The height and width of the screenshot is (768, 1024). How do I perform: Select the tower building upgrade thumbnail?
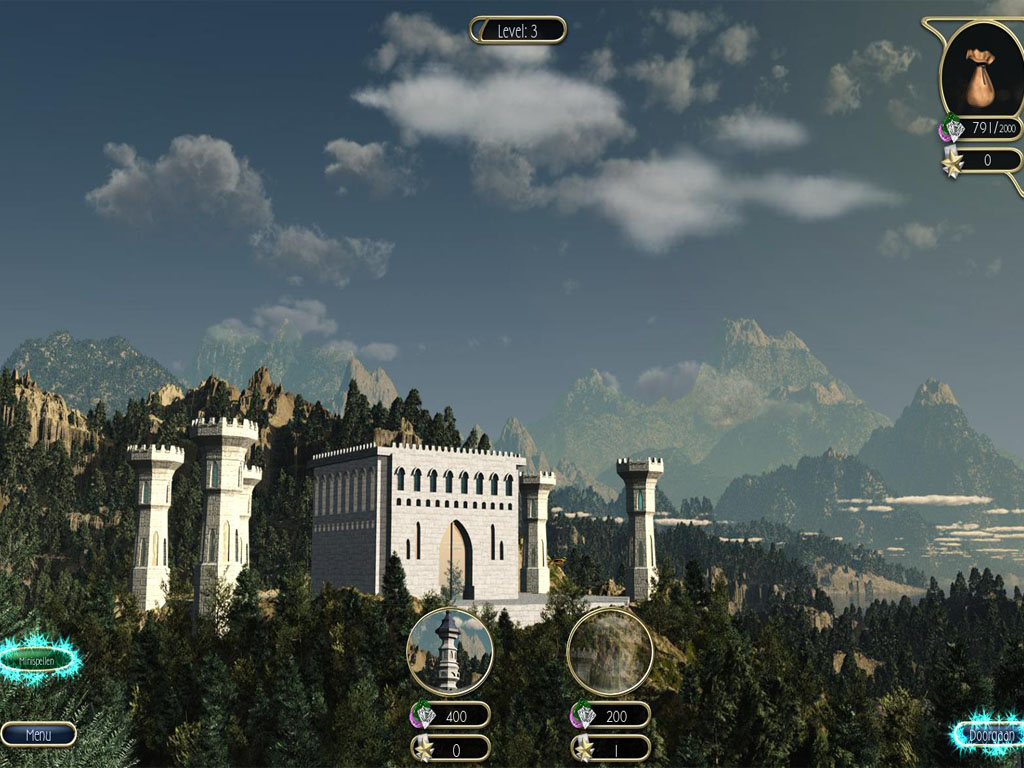[x=449, y=651]
